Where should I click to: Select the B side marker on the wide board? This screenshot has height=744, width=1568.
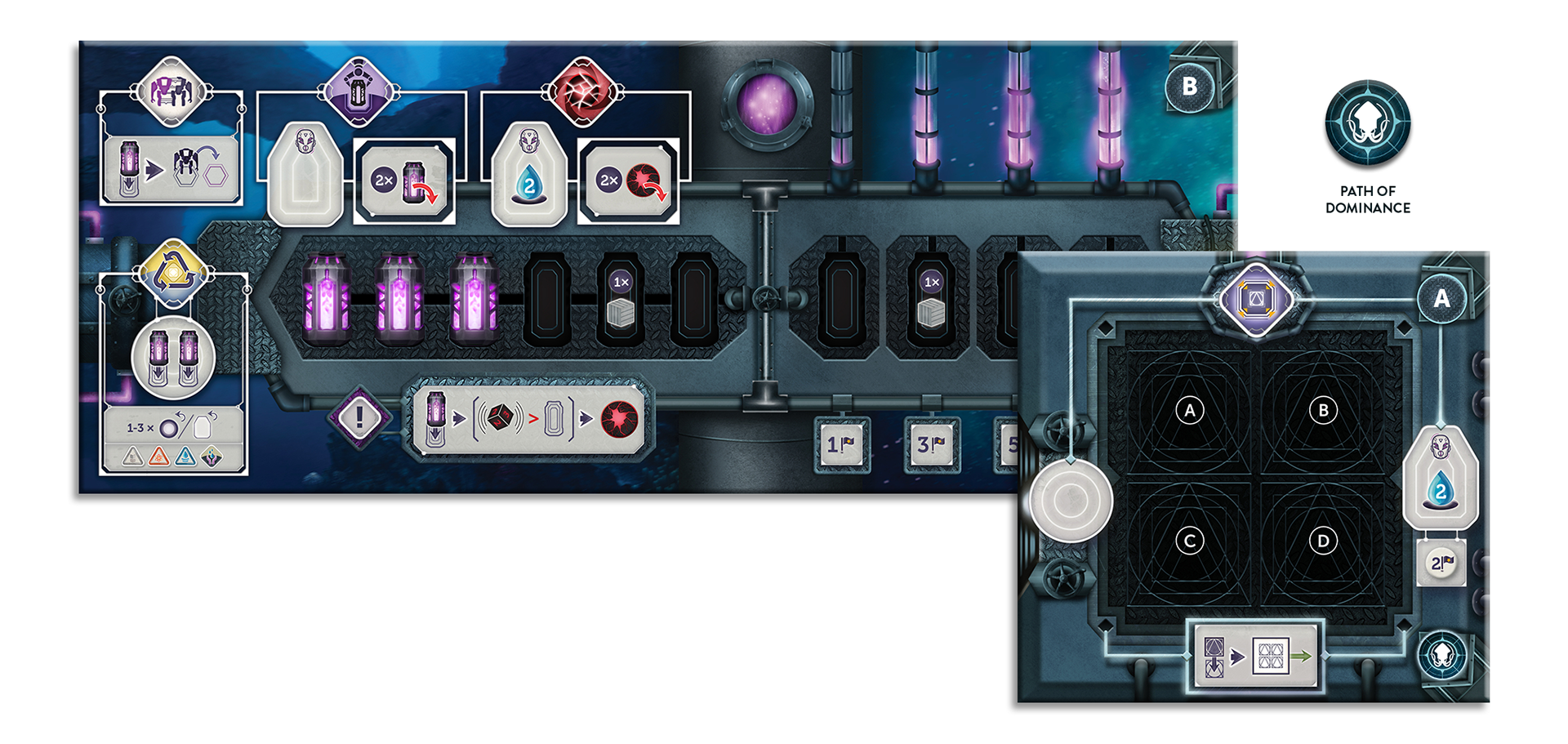point(1189,87)
